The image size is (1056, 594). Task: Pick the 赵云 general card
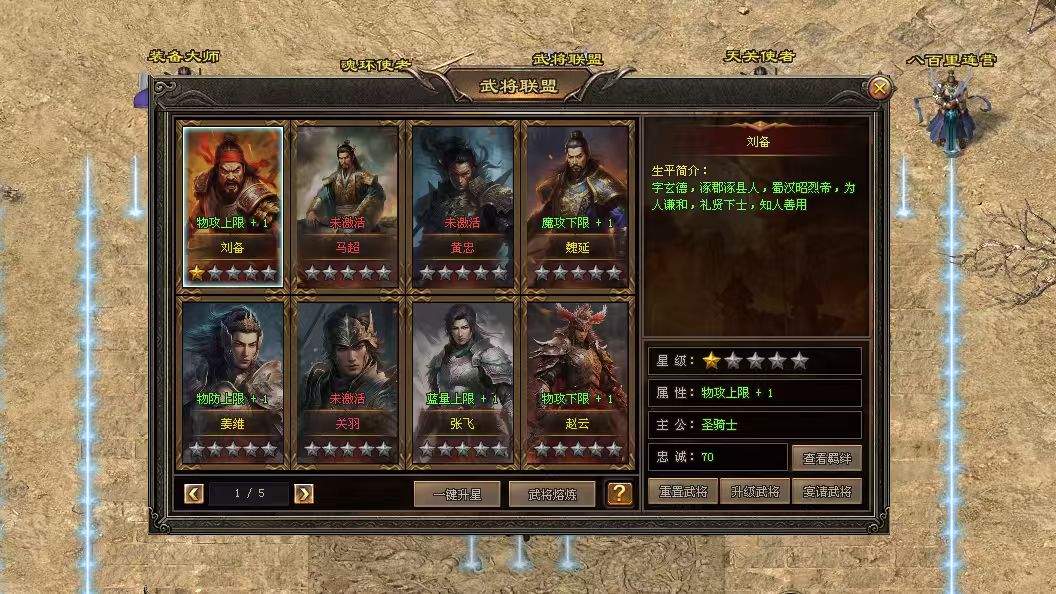(x=577, y=382)
